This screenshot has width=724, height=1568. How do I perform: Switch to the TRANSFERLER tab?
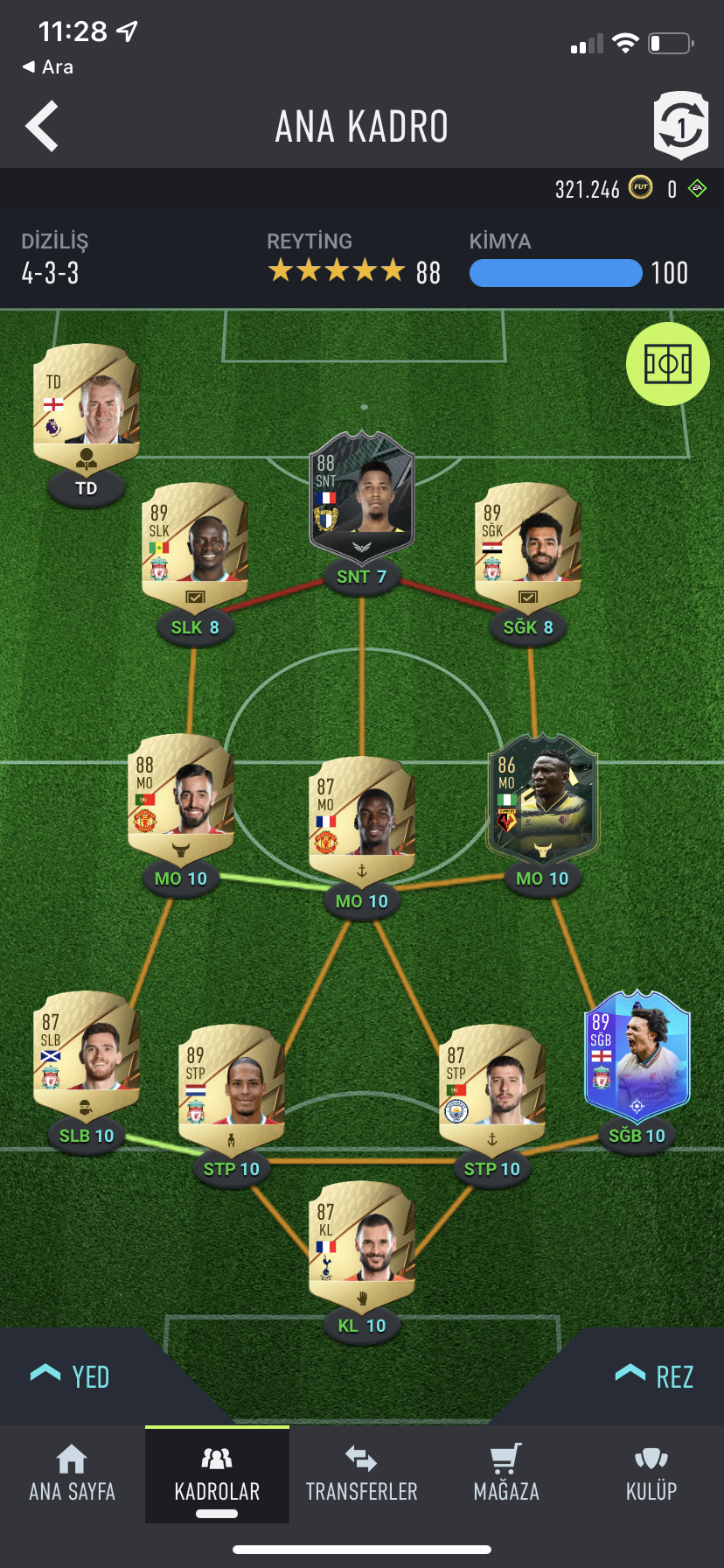coord(362,1474)
